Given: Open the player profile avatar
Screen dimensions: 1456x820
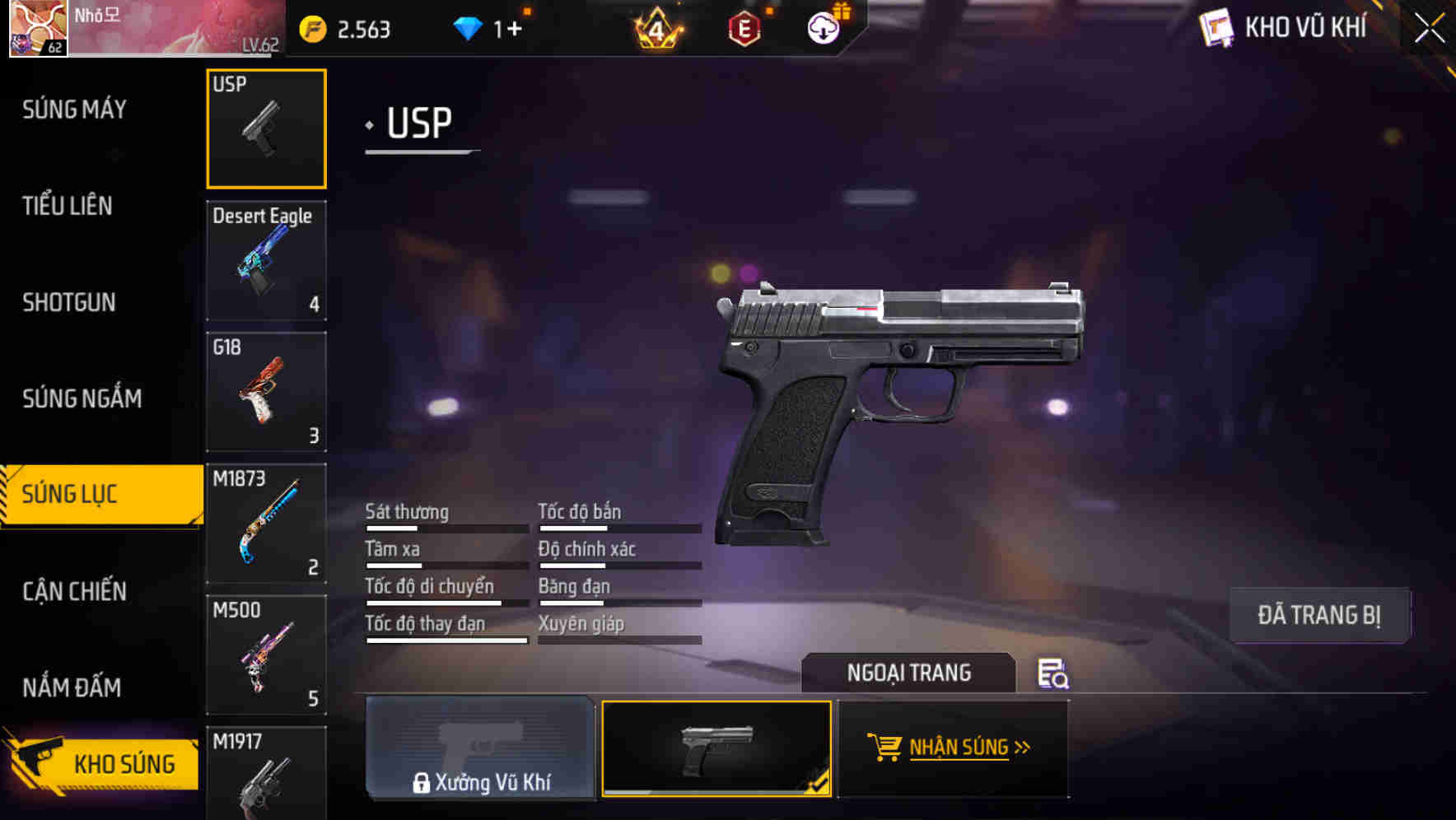Looking at the screenshot, I should coord(37,29).
